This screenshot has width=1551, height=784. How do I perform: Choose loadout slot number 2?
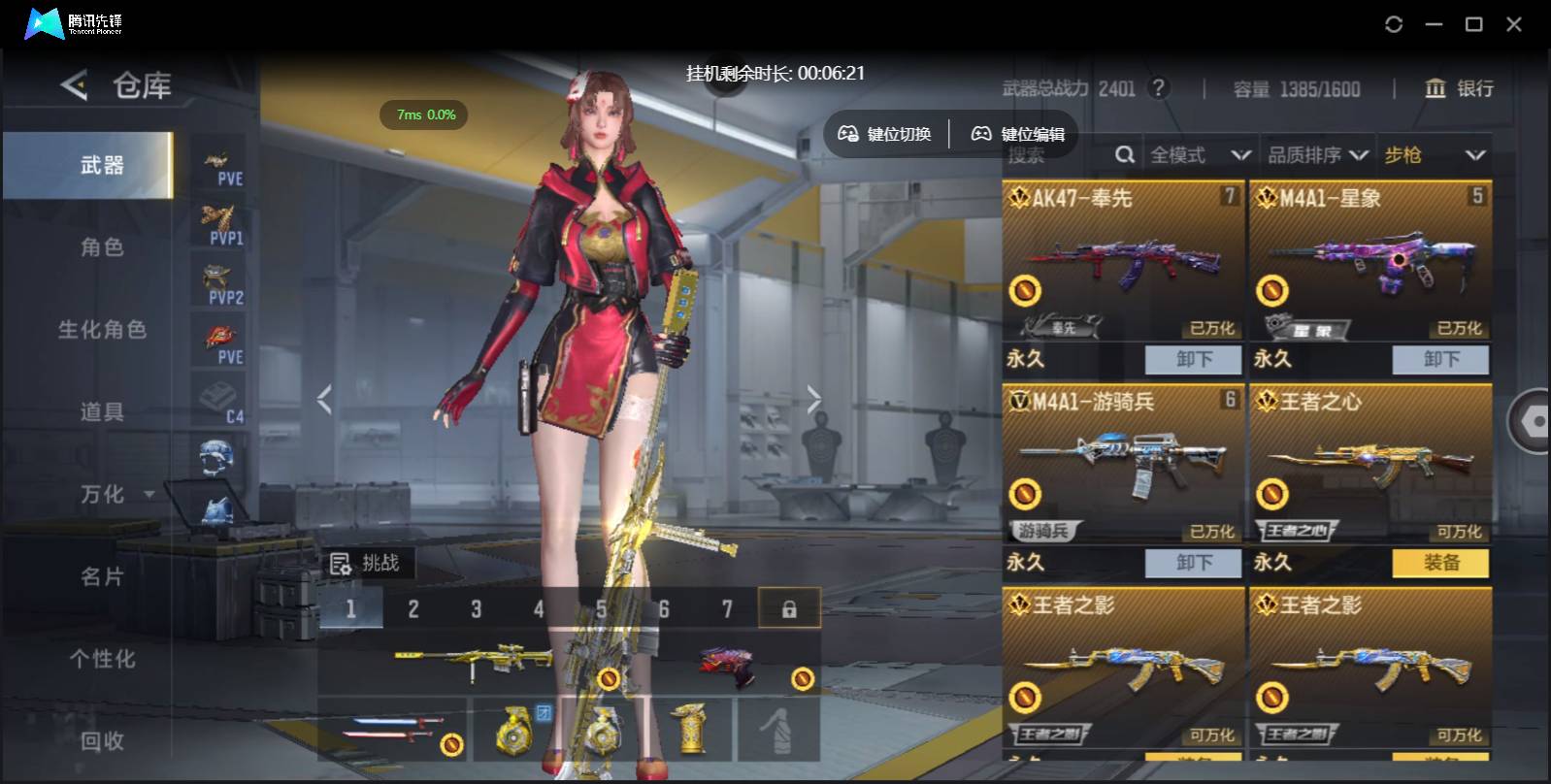click(413, 609)
